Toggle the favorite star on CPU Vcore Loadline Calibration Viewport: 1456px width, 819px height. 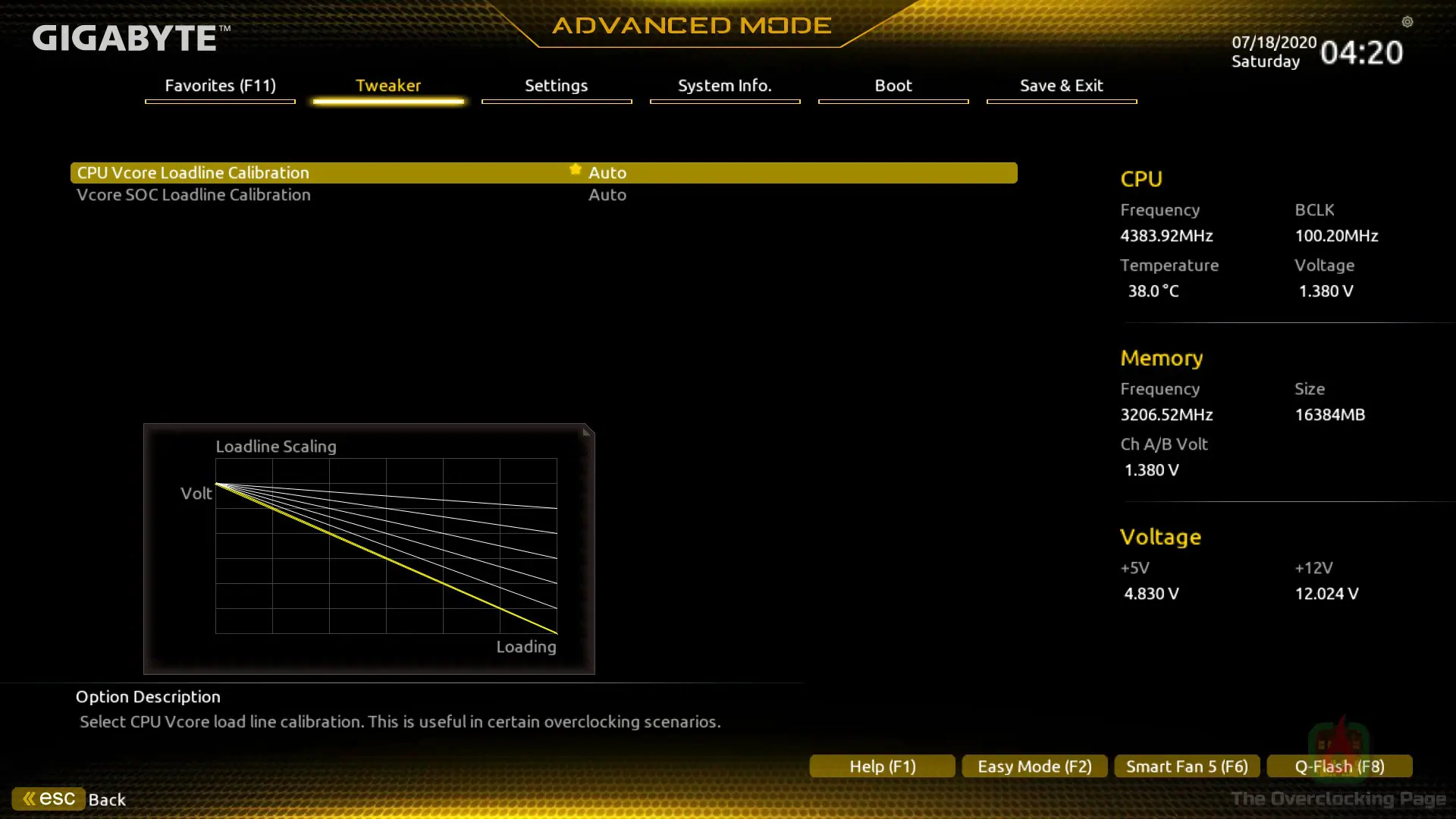pos(575,169)
